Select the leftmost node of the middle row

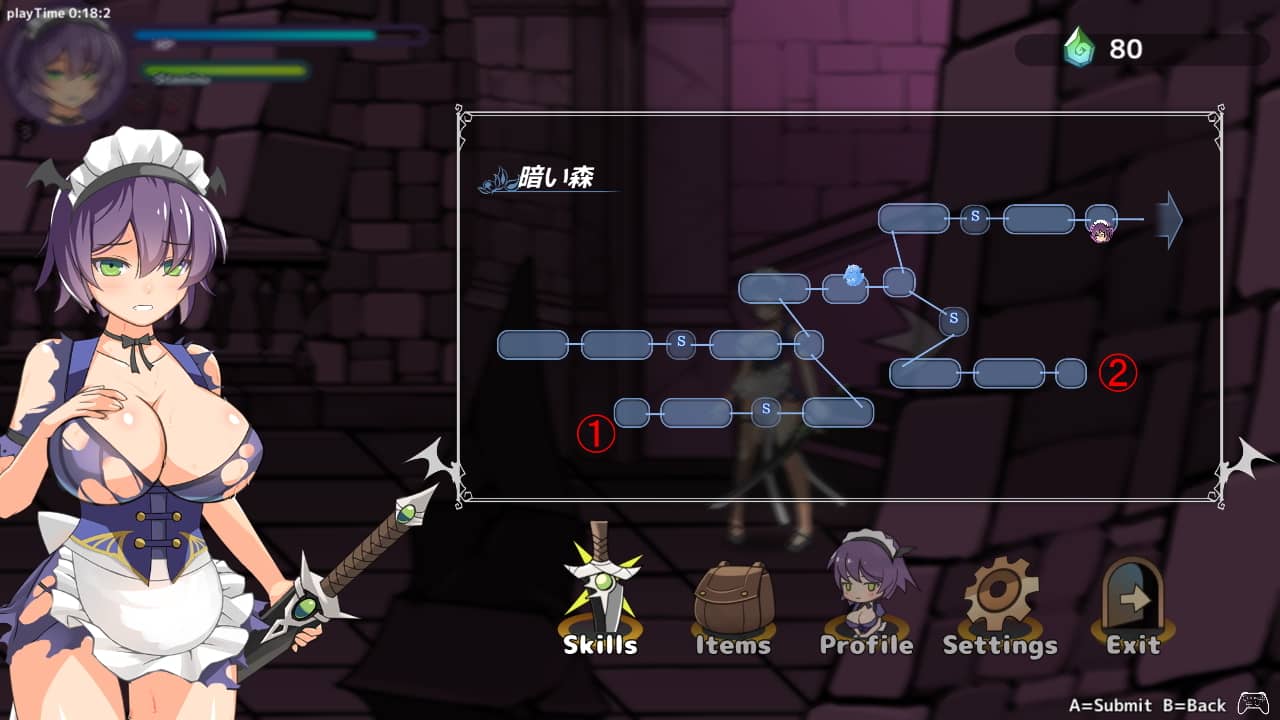click(x=531, y=343)
